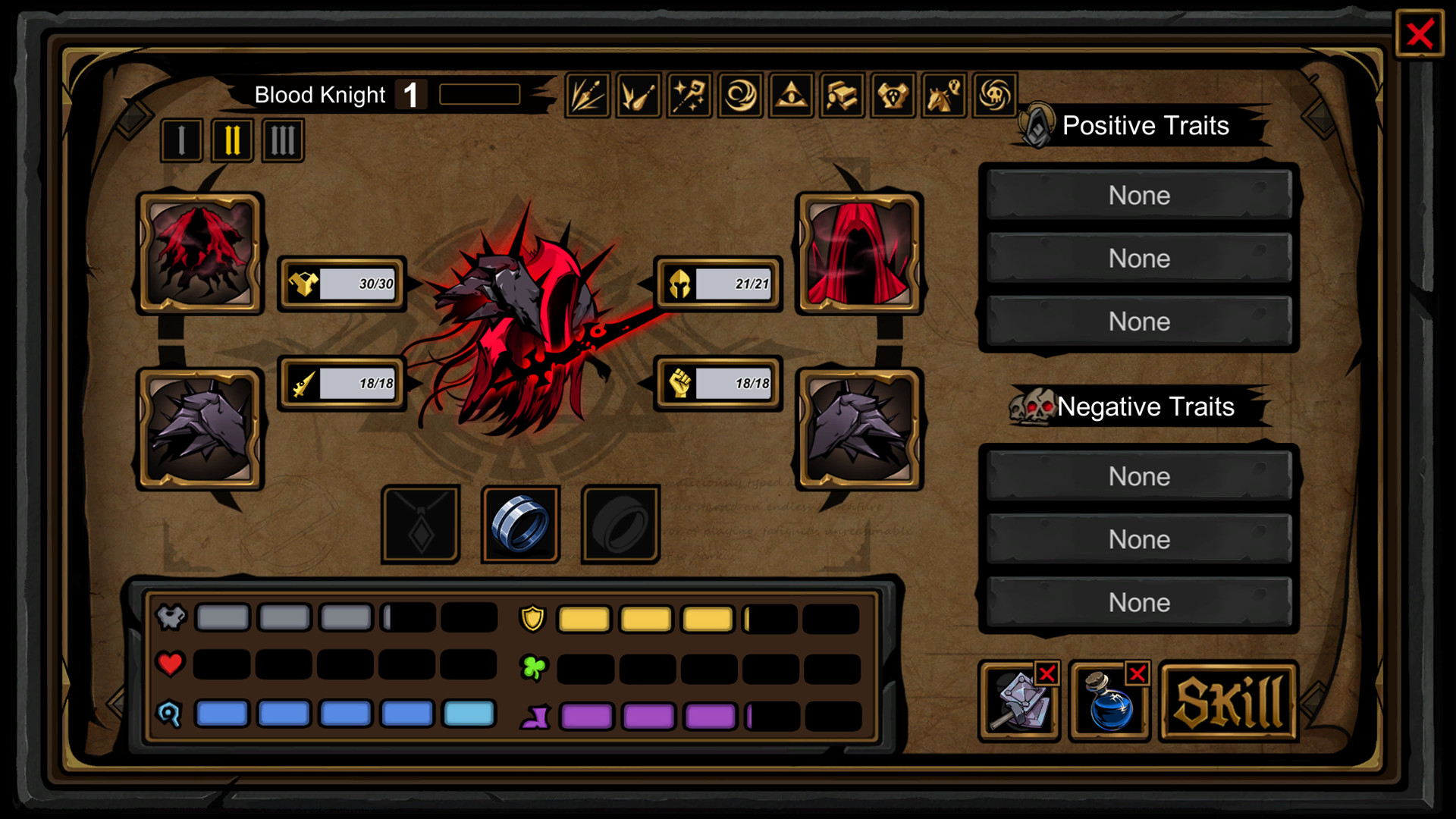Select the equipped blue ring

click(520, 523)
